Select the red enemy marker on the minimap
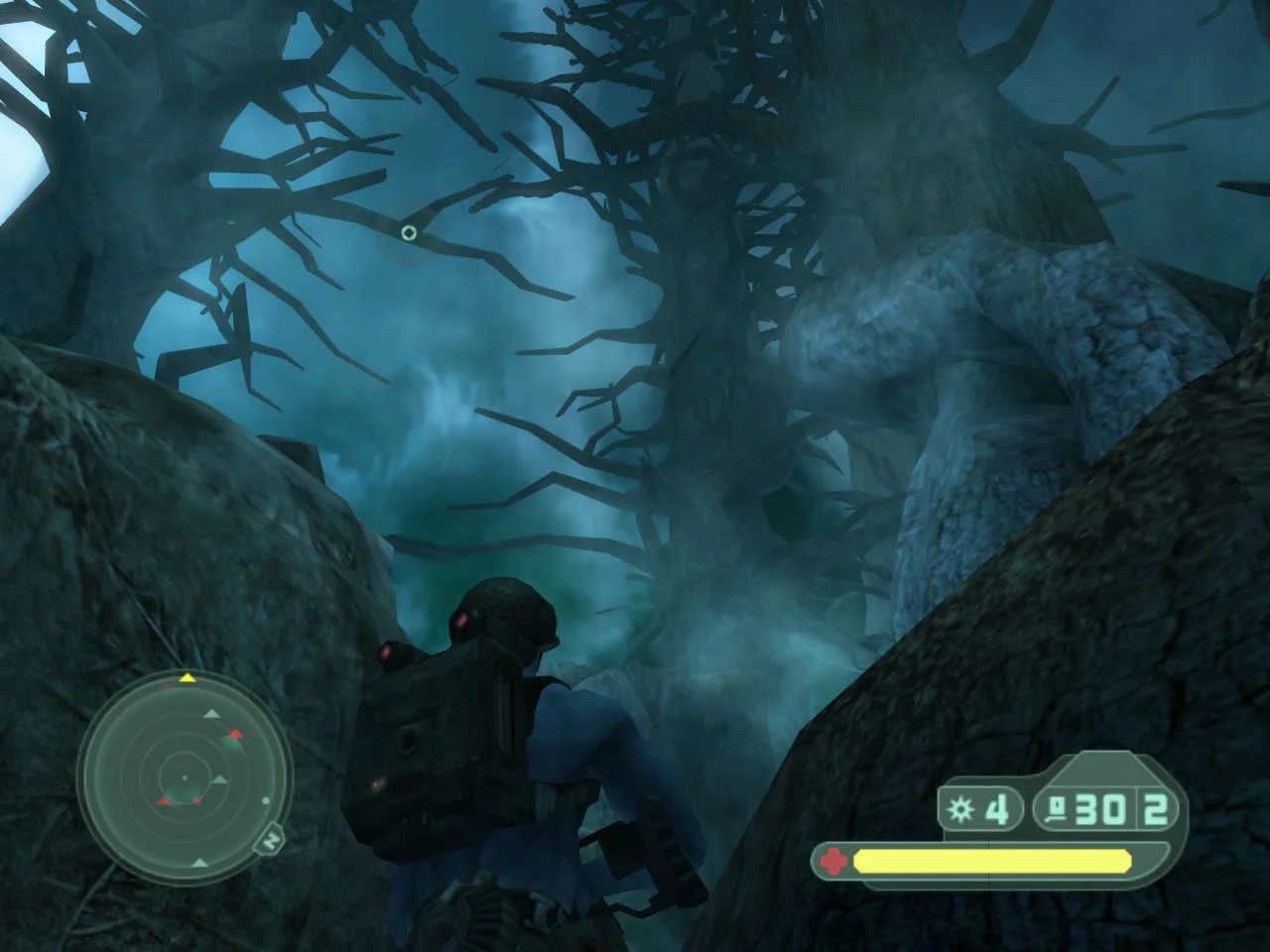This screenshot has width=1270, height=952. (x=234, y=734)
